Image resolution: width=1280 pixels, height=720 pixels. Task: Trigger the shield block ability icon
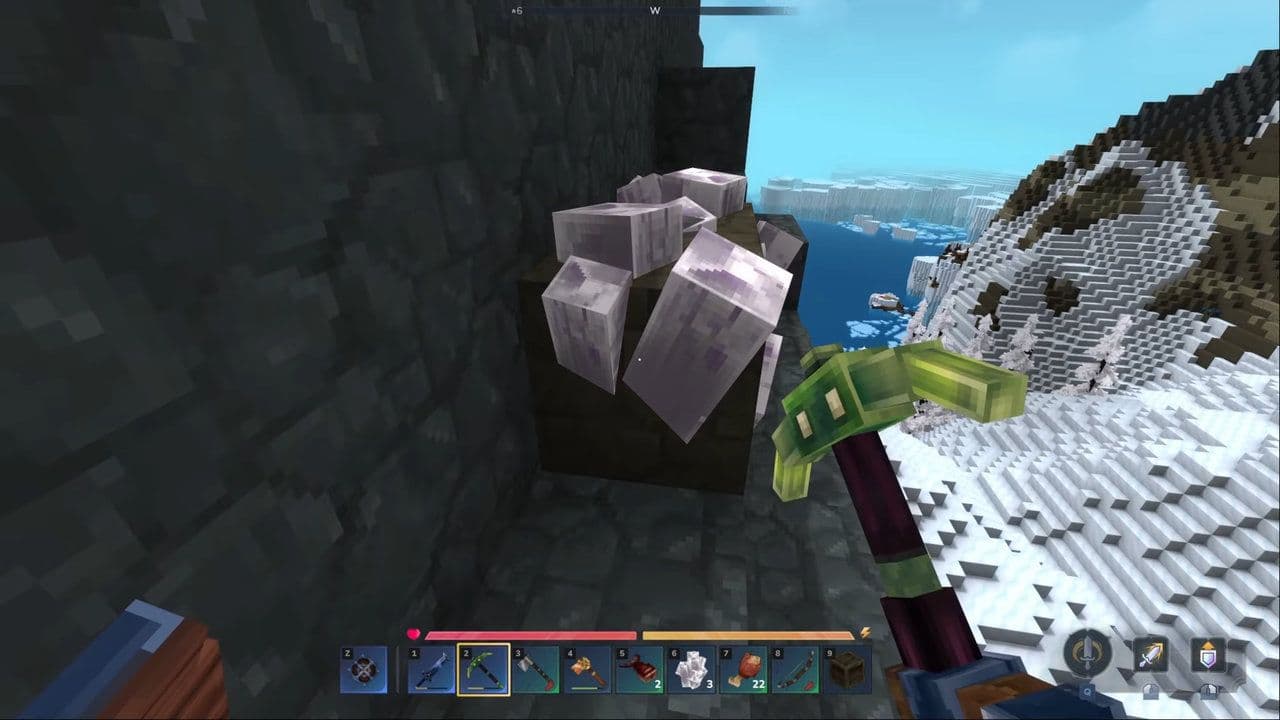1208,655
